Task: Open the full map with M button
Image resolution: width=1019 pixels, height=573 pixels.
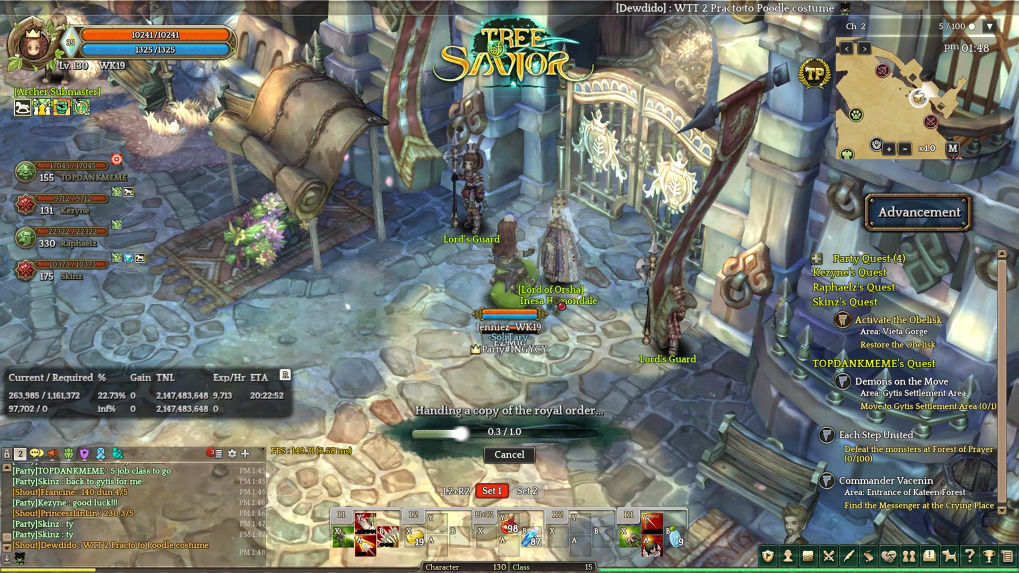Action: [x=952, y=148]
